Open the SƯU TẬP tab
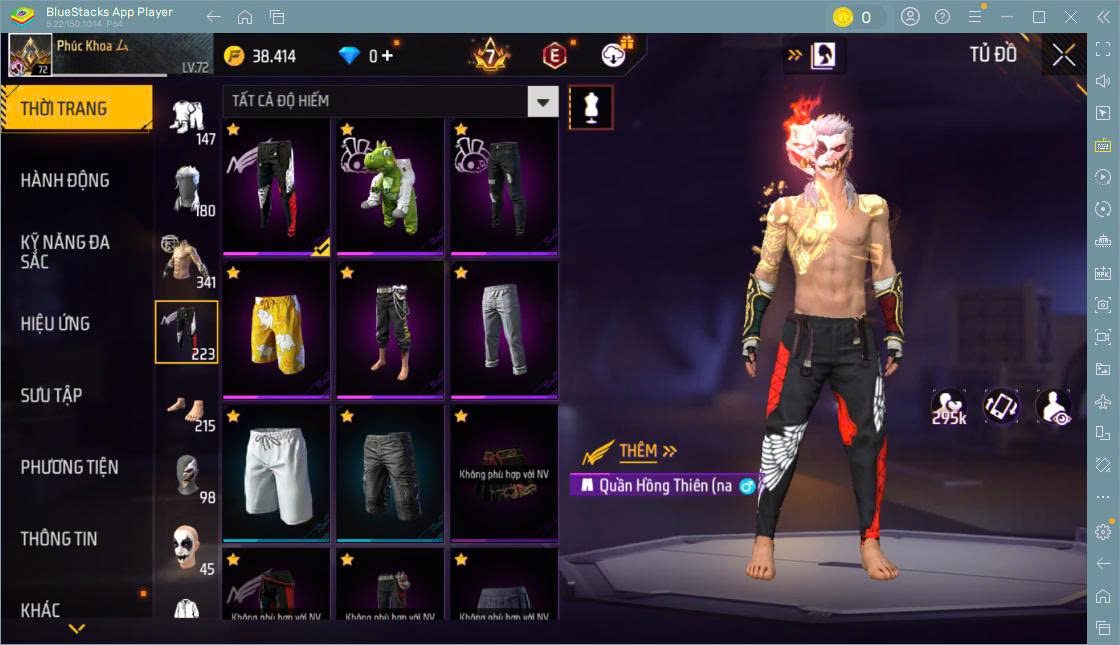Image resolution: width=1120 pixels, height=645 pixels. pyautogui.click(x=52, y=396)
